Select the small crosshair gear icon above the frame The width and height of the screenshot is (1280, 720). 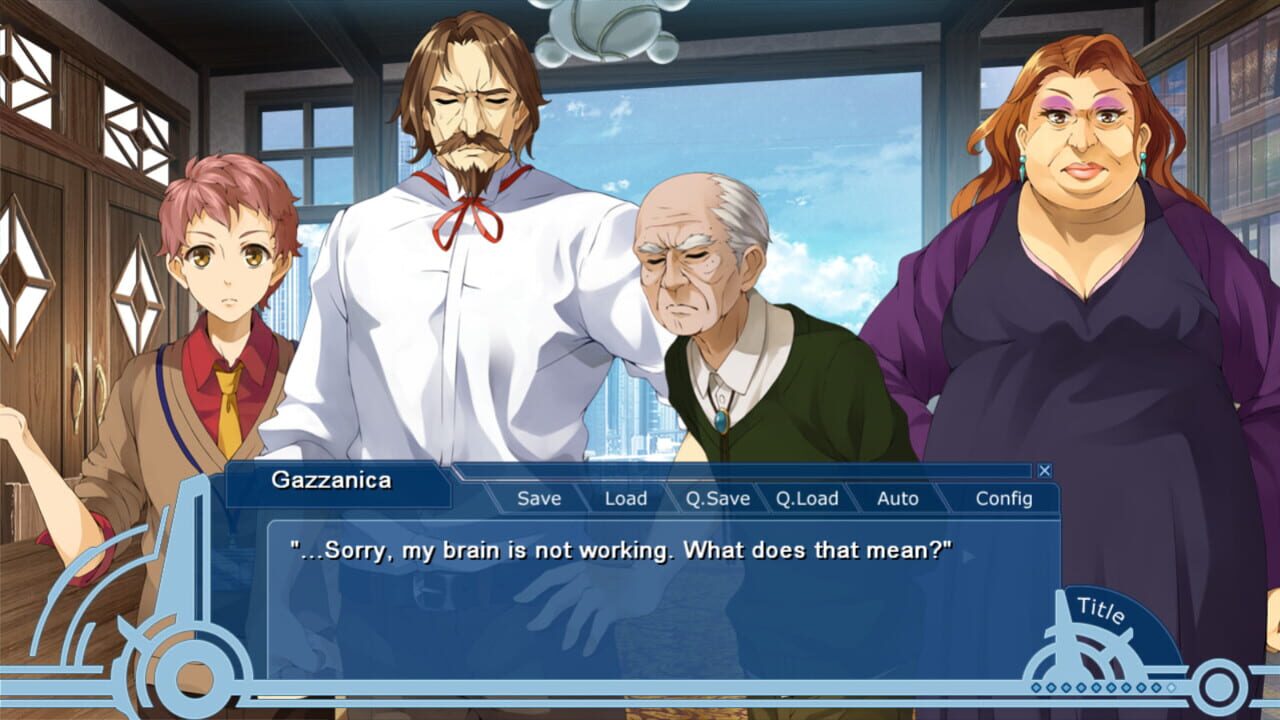(134, 636)
